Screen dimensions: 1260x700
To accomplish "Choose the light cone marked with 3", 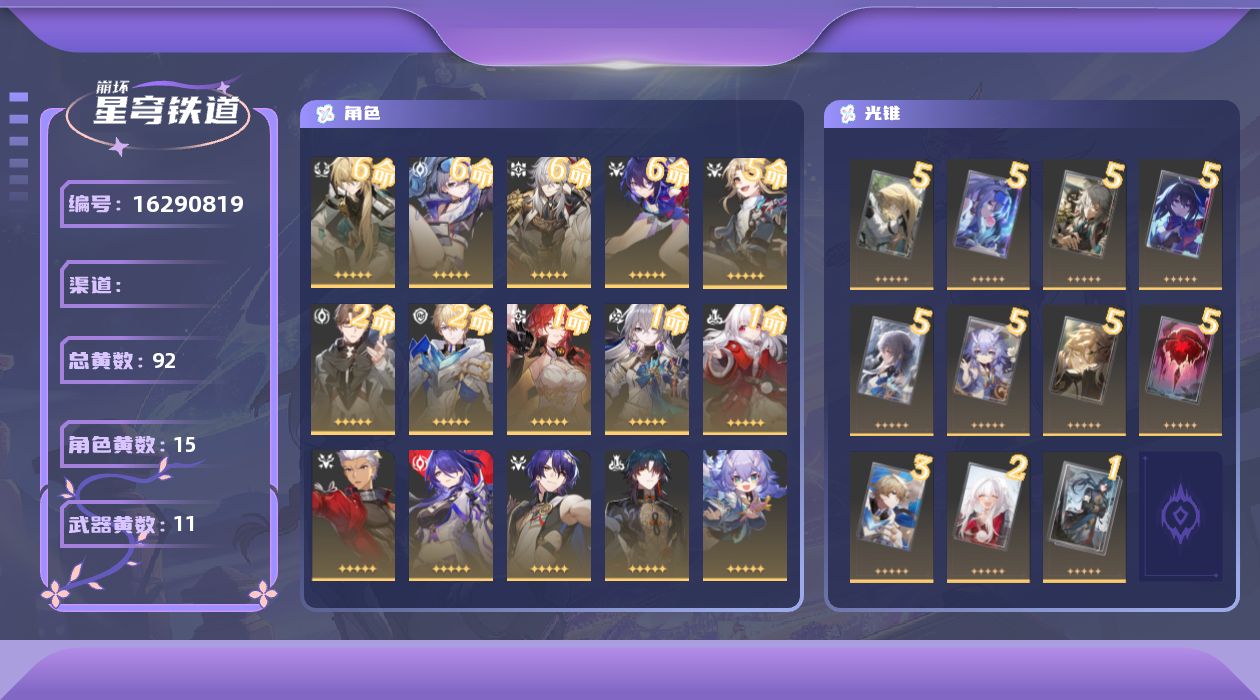I will click(x=892, y=516).
